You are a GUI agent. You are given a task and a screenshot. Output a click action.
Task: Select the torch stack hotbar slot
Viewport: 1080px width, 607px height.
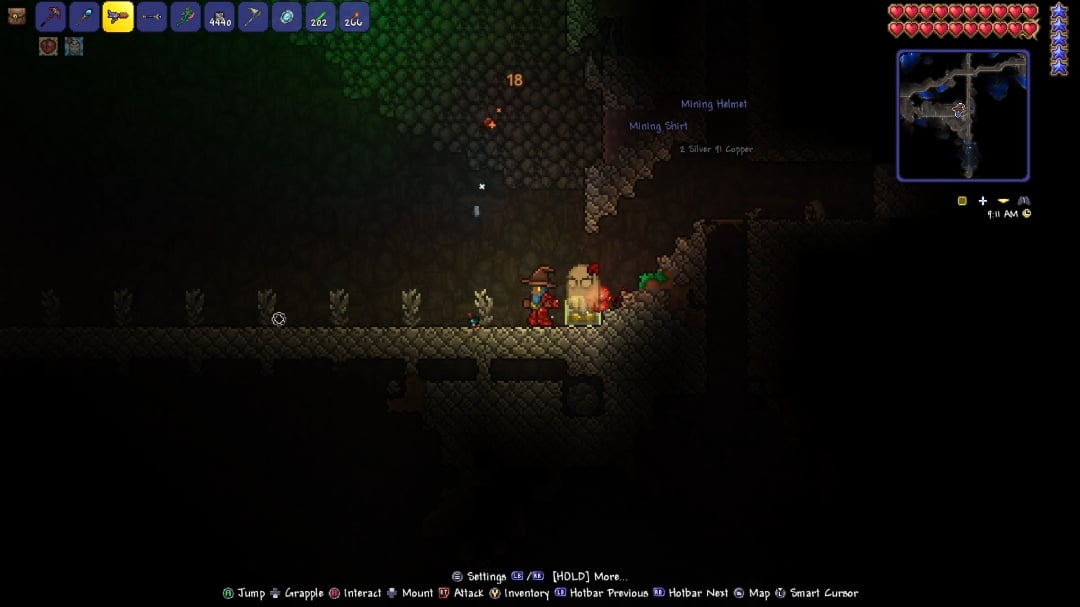coord(354,17)
